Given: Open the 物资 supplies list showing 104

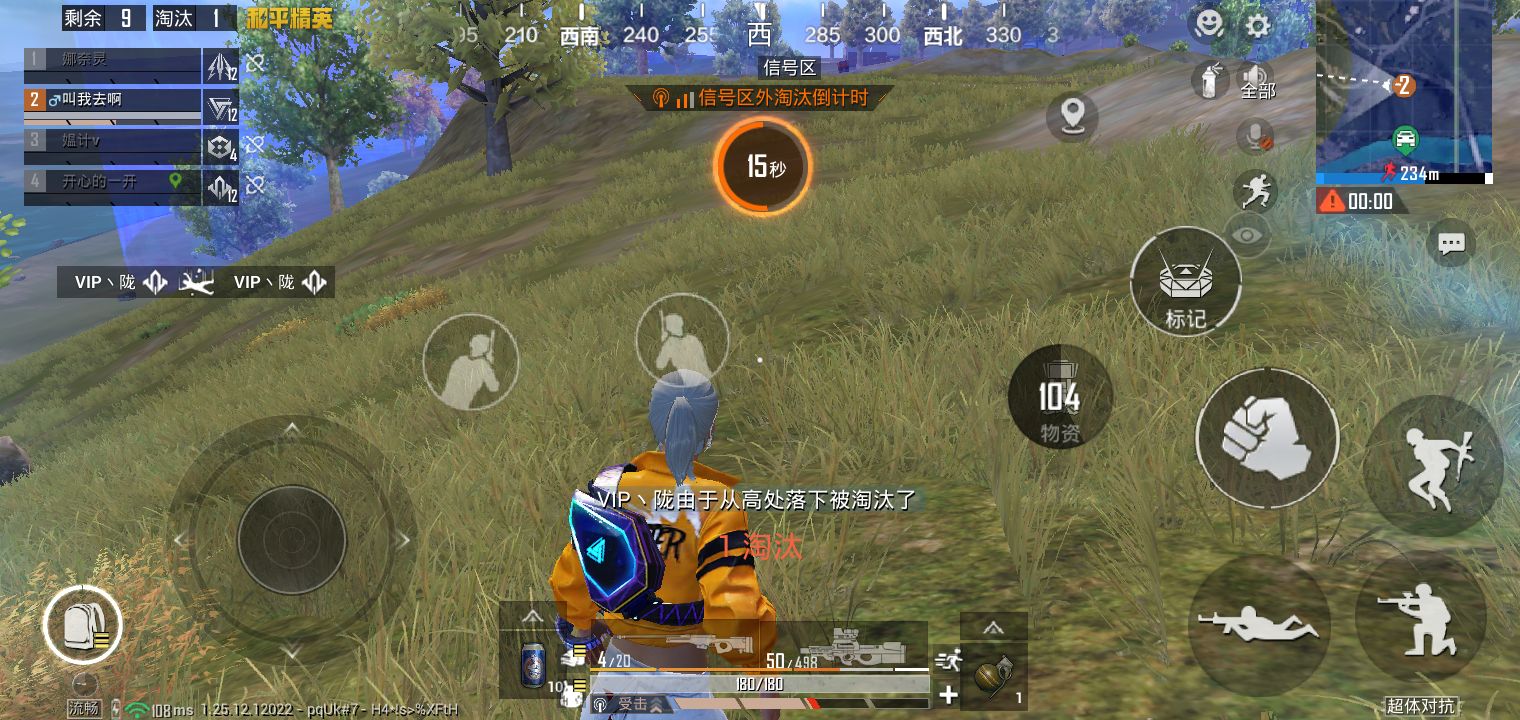Looking at the screenshot, I should coord(1060,398).
